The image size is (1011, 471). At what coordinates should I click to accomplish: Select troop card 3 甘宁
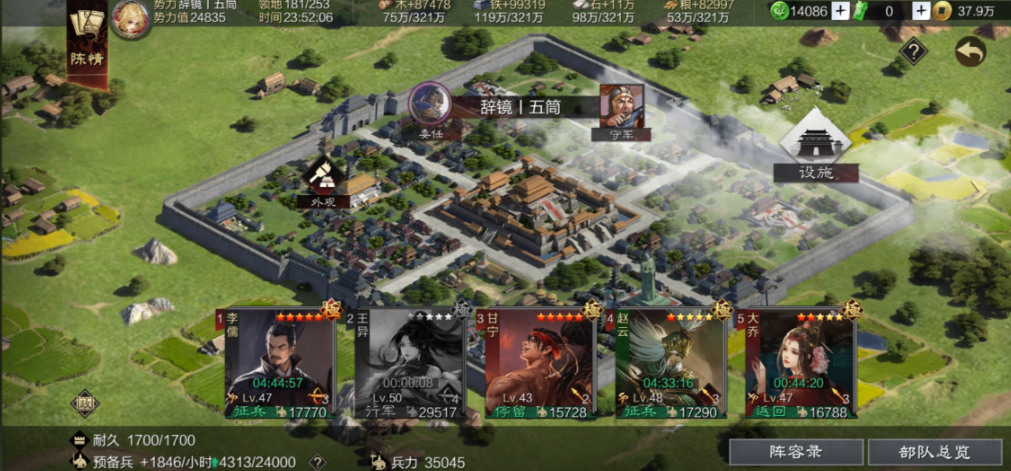[x=539, y=363]
